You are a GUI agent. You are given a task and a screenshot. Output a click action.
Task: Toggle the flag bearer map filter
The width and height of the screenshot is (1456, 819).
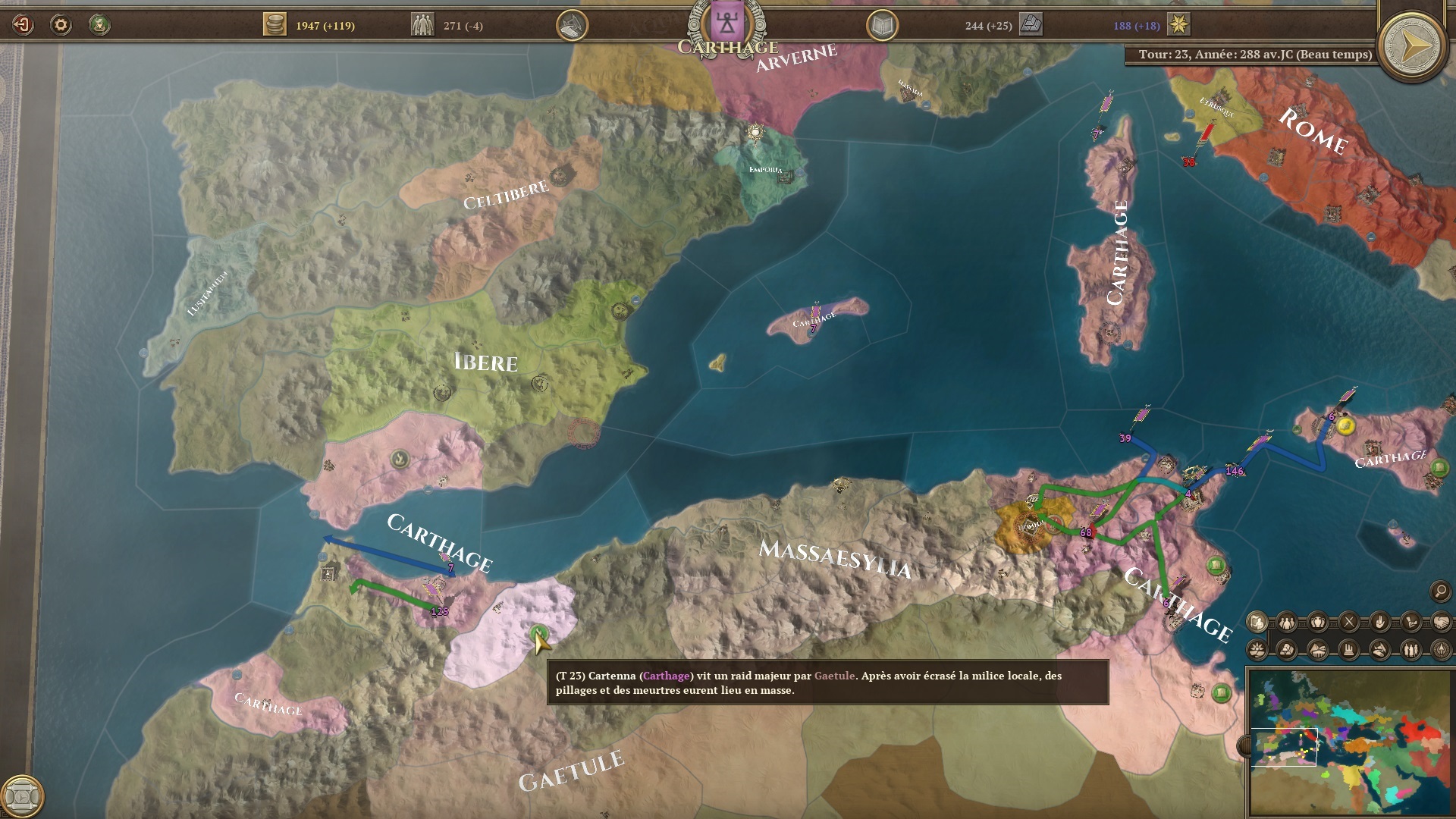click(x=1257, y=623)
